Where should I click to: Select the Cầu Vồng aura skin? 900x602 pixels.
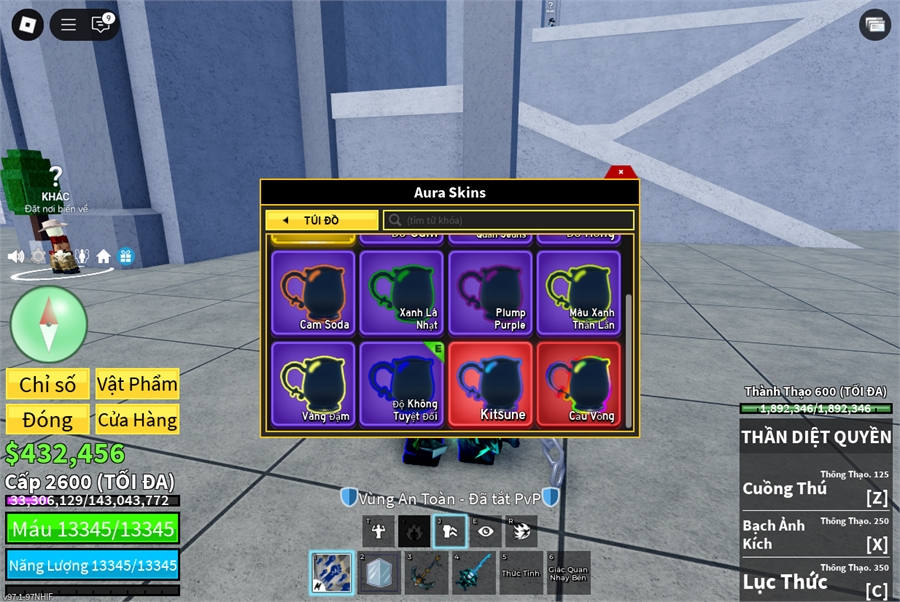(579, 384)
